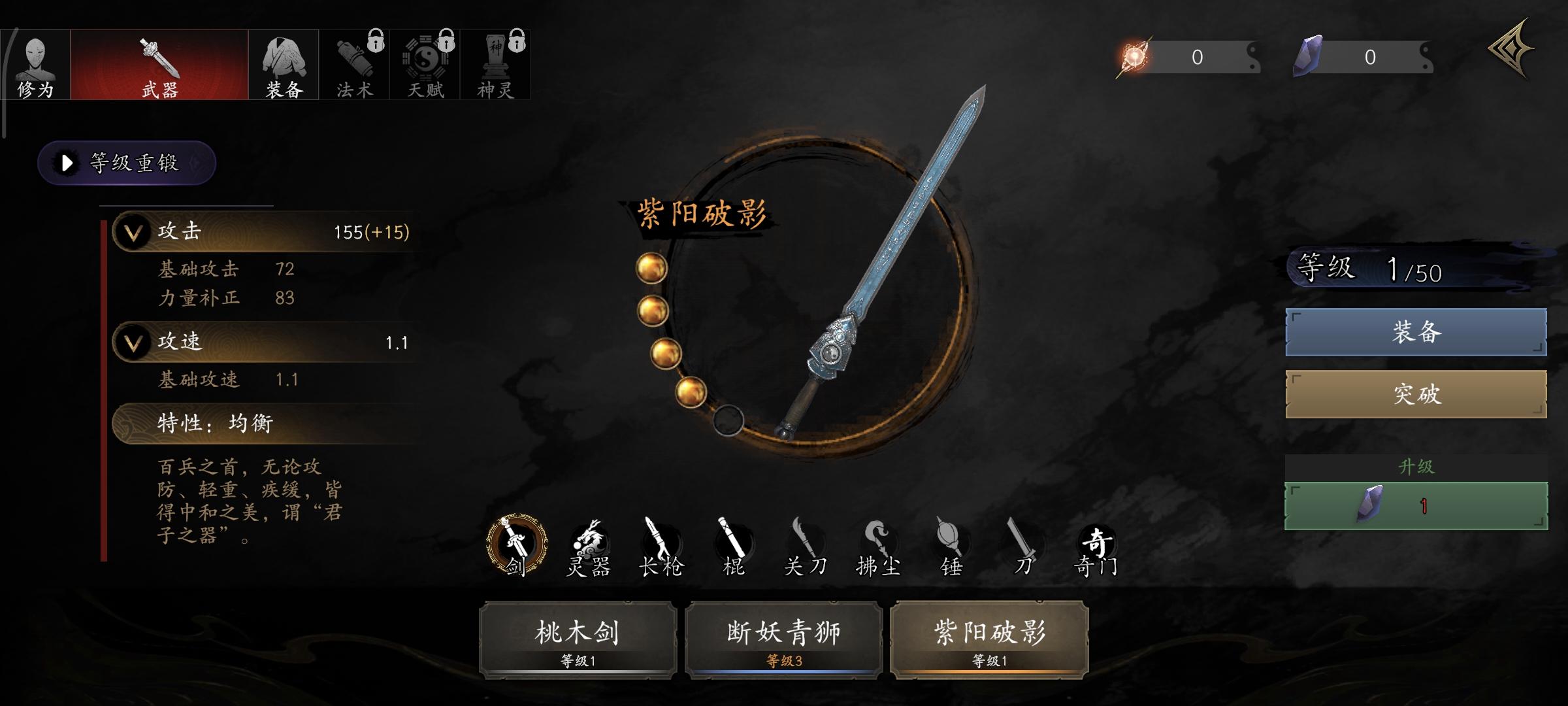Screen dimensions: 1568x706
Task: Expand the 等级重锻 reforge panel
Action: click(126, 164)
